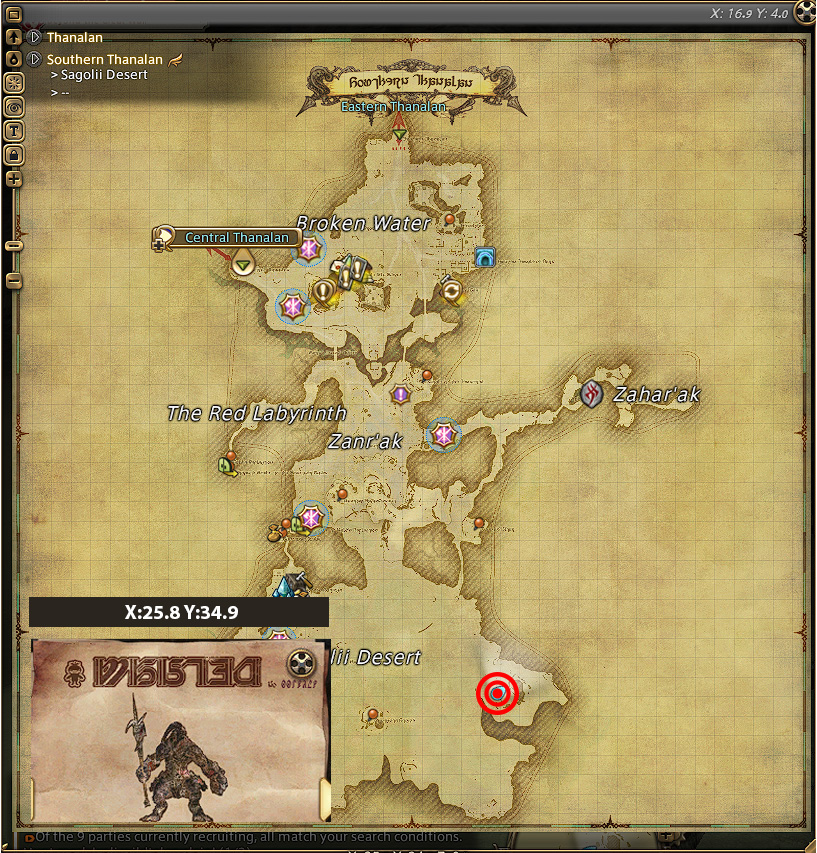Click the eye icon map display button

click(14, 106)
